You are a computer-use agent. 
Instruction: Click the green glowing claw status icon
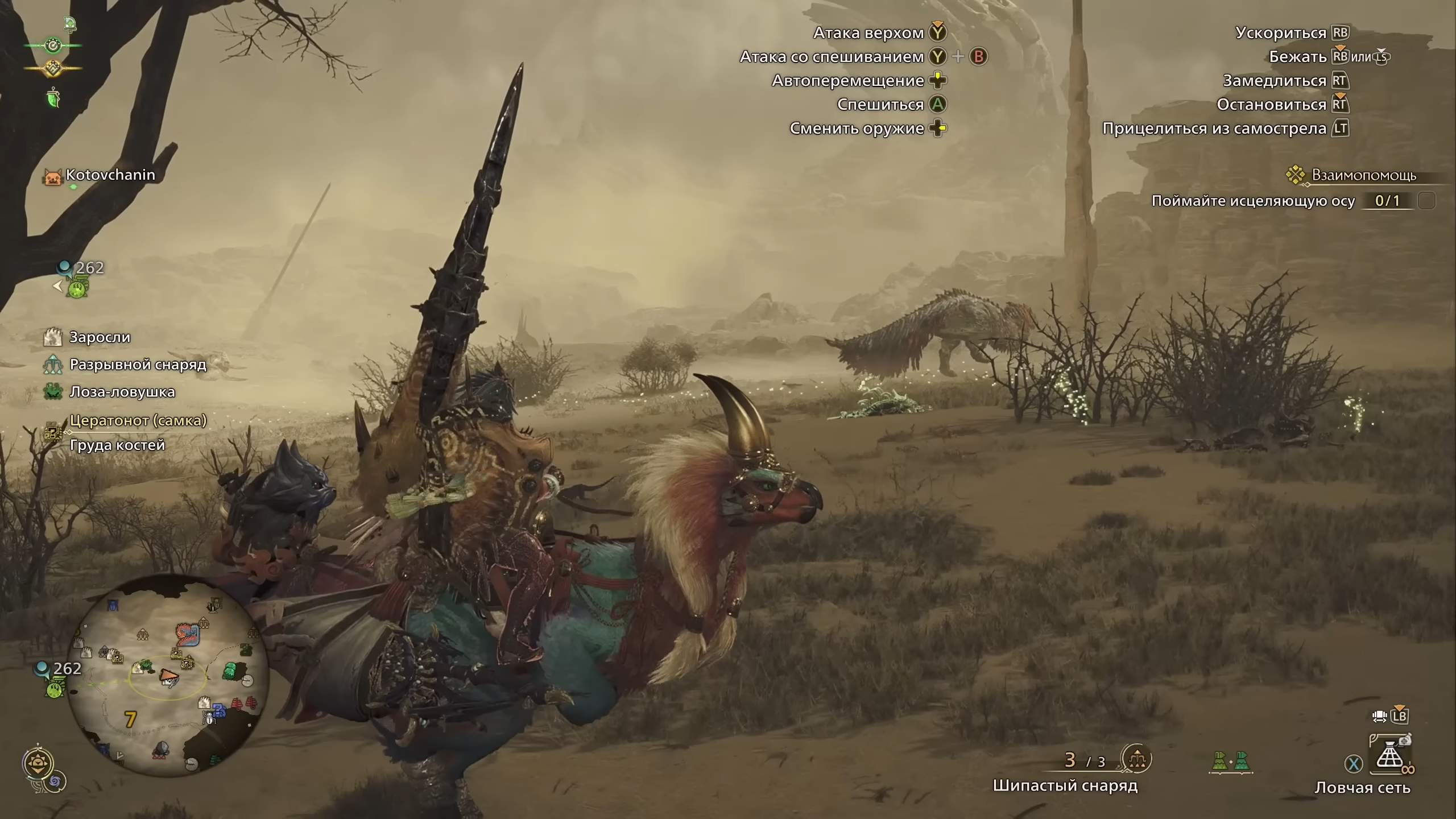click(53, 98)
